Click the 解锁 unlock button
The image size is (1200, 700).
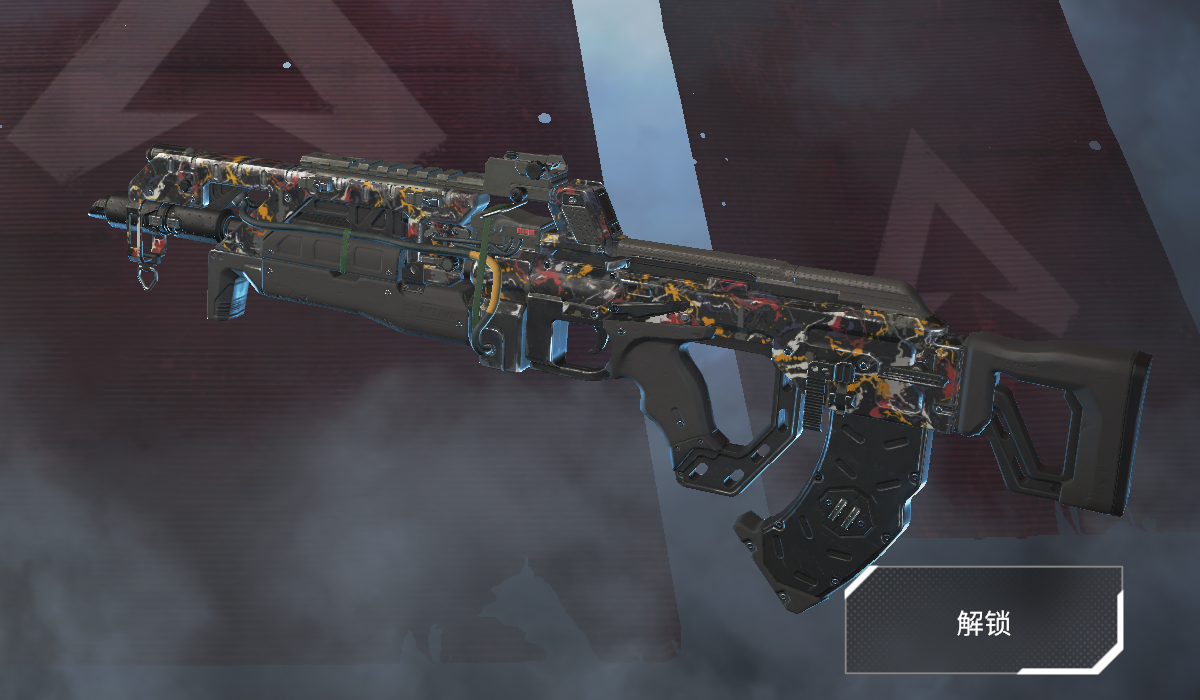click(x=984, y=621)
